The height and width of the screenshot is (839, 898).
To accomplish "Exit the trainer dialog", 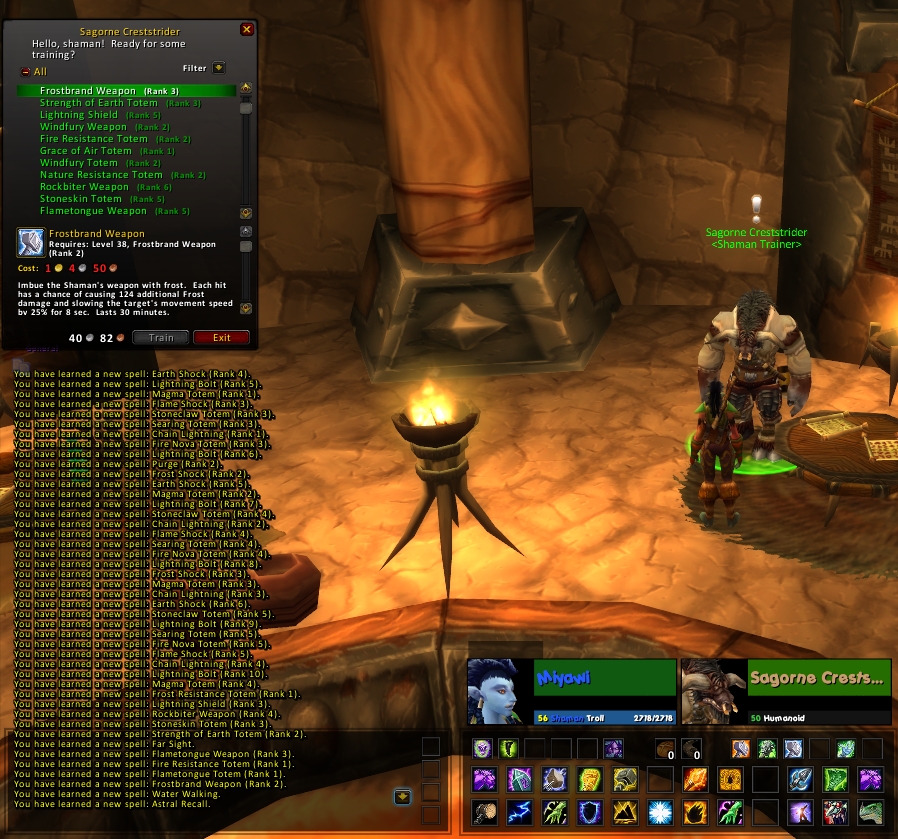I will point(221,338).
